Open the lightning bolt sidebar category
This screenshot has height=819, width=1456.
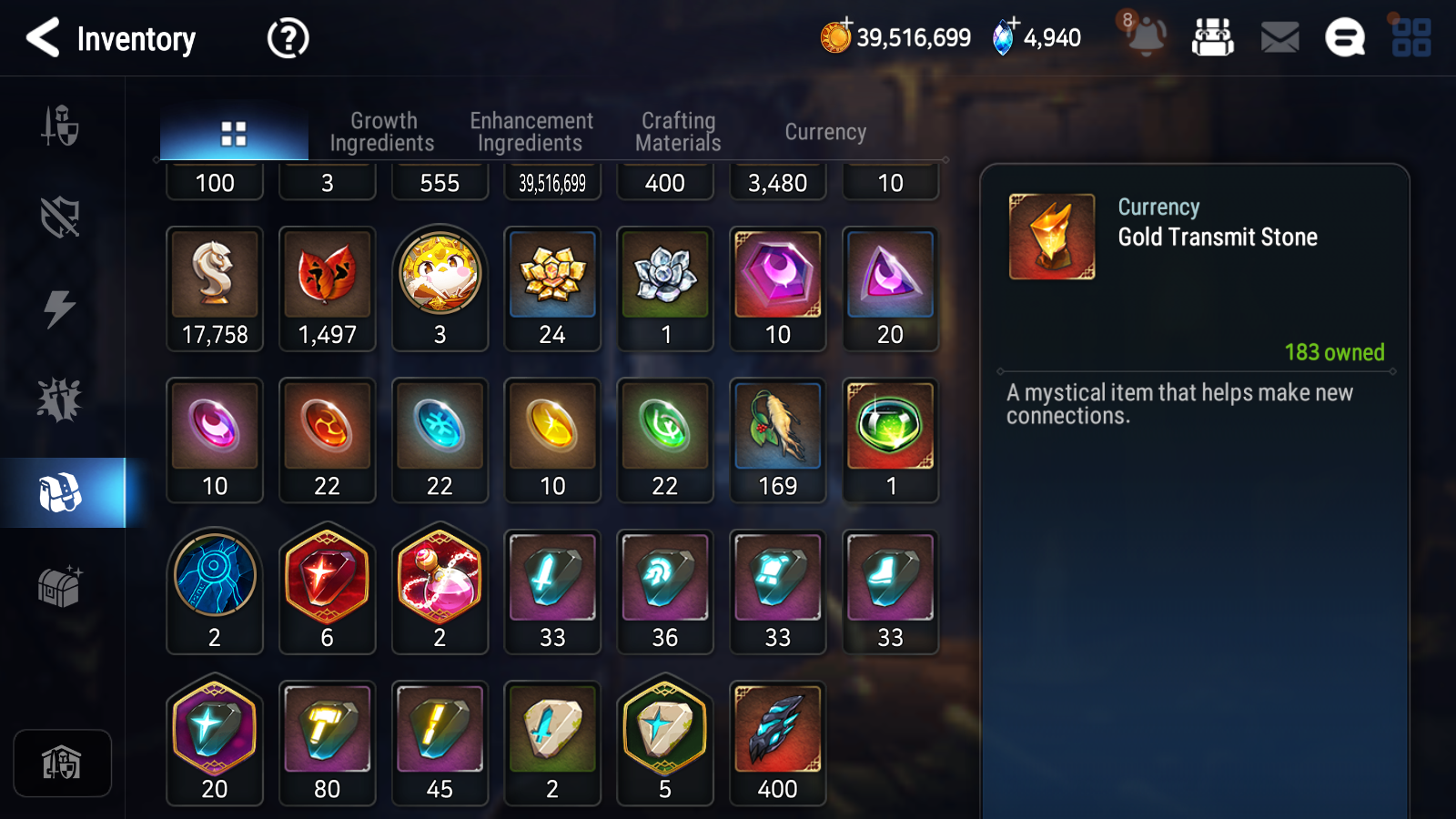pos(60,309)
